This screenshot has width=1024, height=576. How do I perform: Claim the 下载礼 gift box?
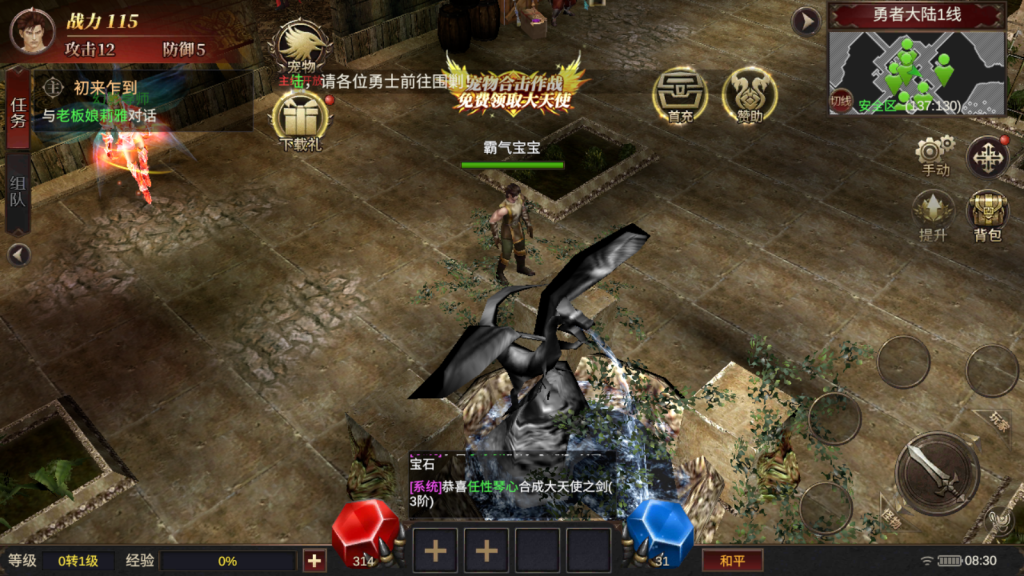[300, 119]
